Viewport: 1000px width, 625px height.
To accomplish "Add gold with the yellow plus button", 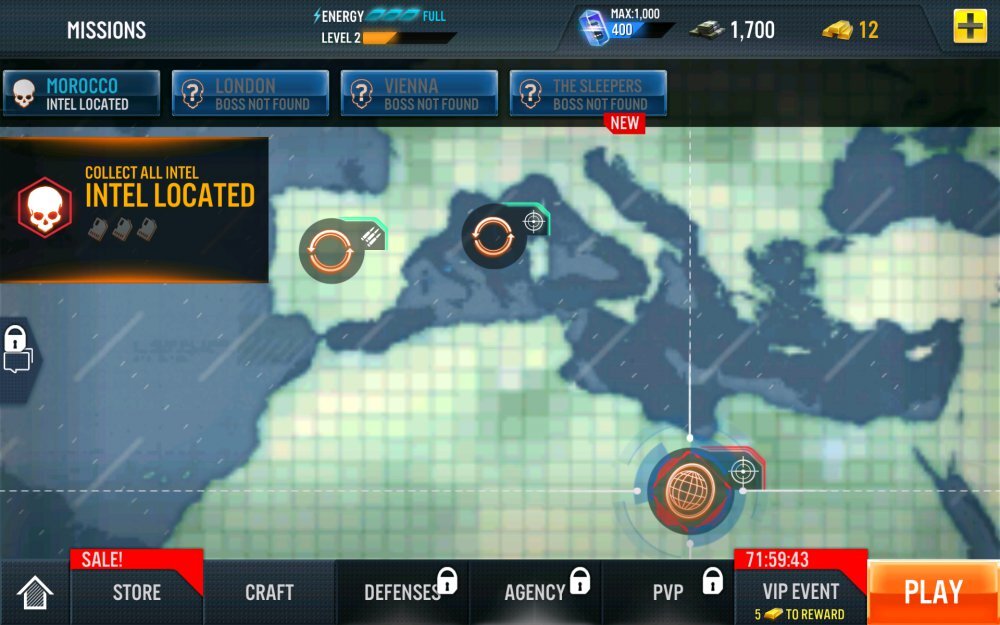I will click(x=969, y=27).
